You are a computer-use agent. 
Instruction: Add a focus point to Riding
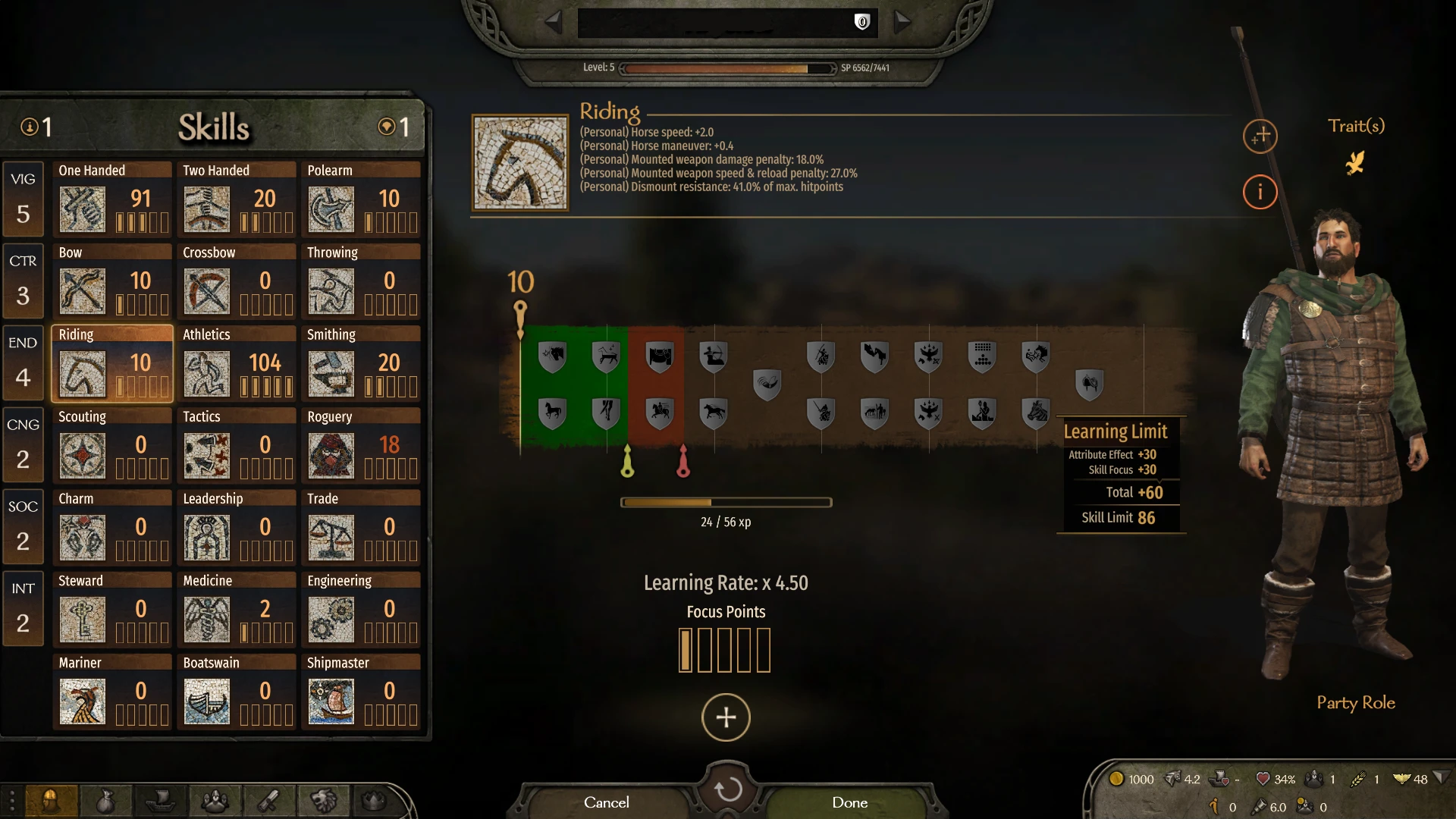point(726,717)
